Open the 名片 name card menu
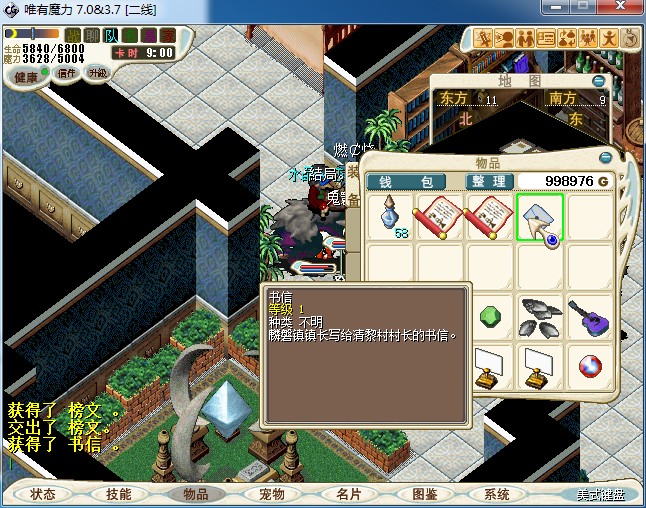Viewport: 646px width, 508px height. [348, 494]
